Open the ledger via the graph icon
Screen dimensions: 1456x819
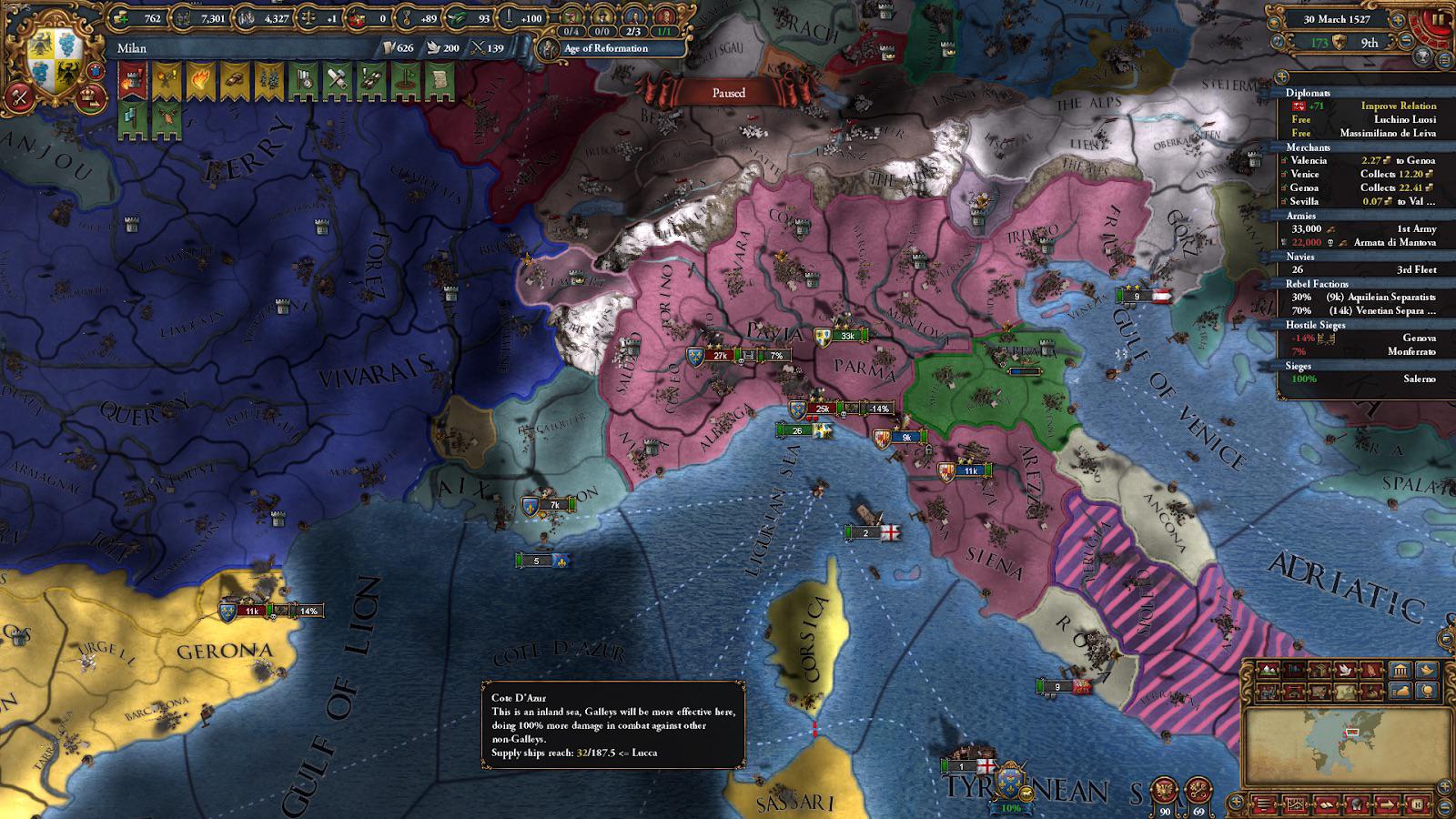1296,804
